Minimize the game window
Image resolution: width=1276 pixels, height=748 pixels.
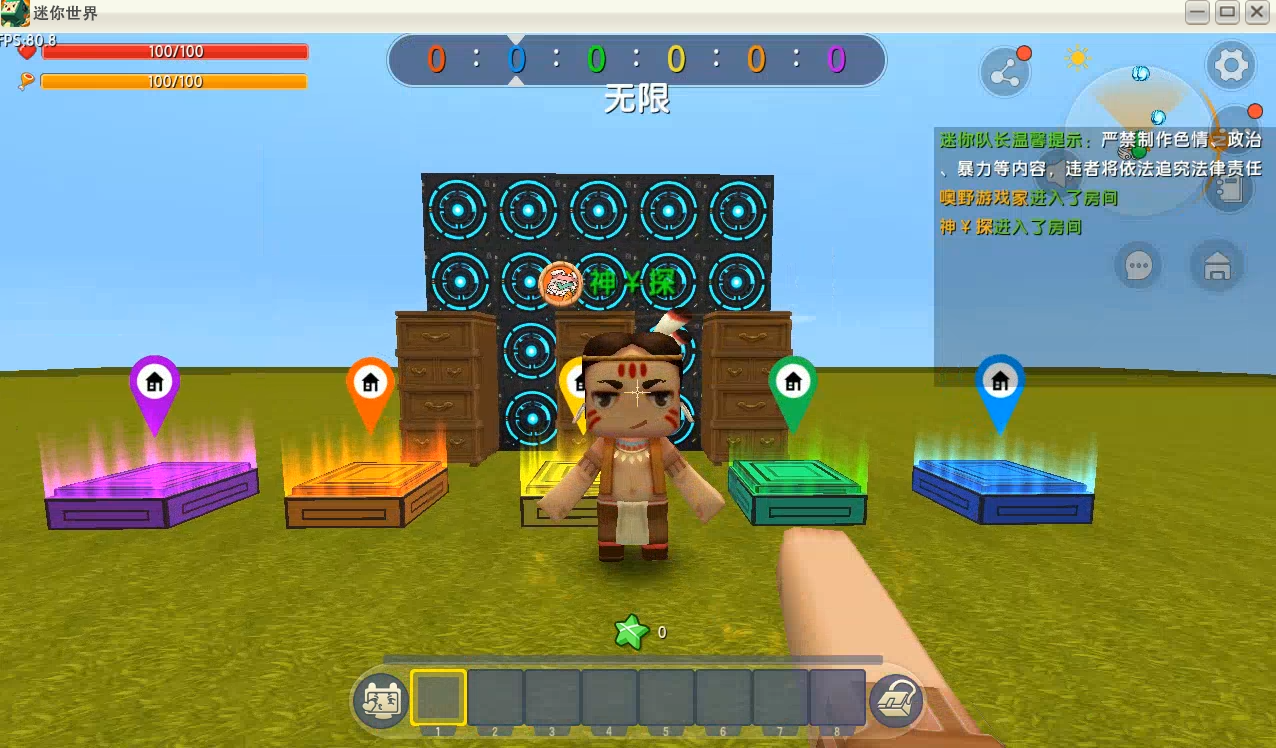tap(1197, 13)
